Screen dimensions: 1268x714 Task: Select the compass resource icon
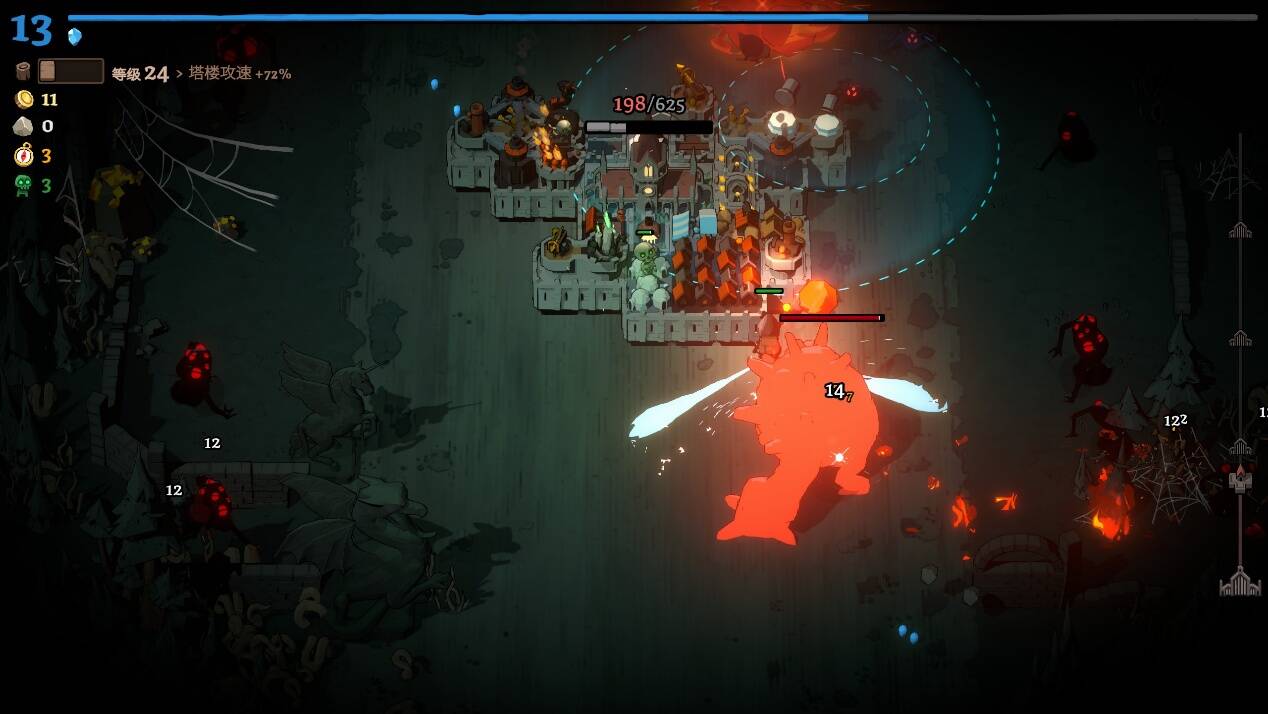pyautogui.click(x=23, y=155)
